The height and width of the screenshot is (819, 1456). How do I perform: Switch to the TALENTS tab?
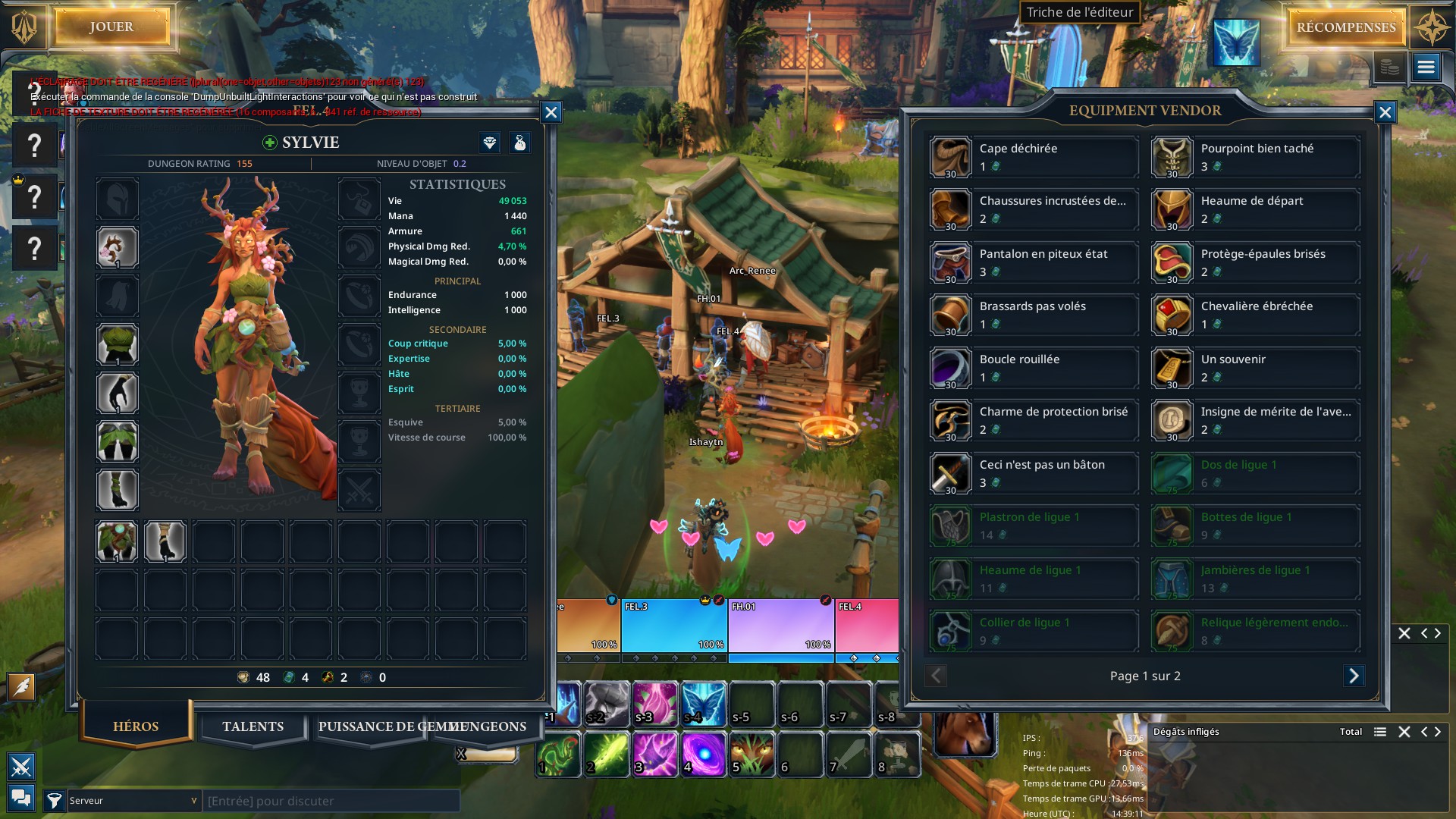pyautogui.click(x=253, y=726)
